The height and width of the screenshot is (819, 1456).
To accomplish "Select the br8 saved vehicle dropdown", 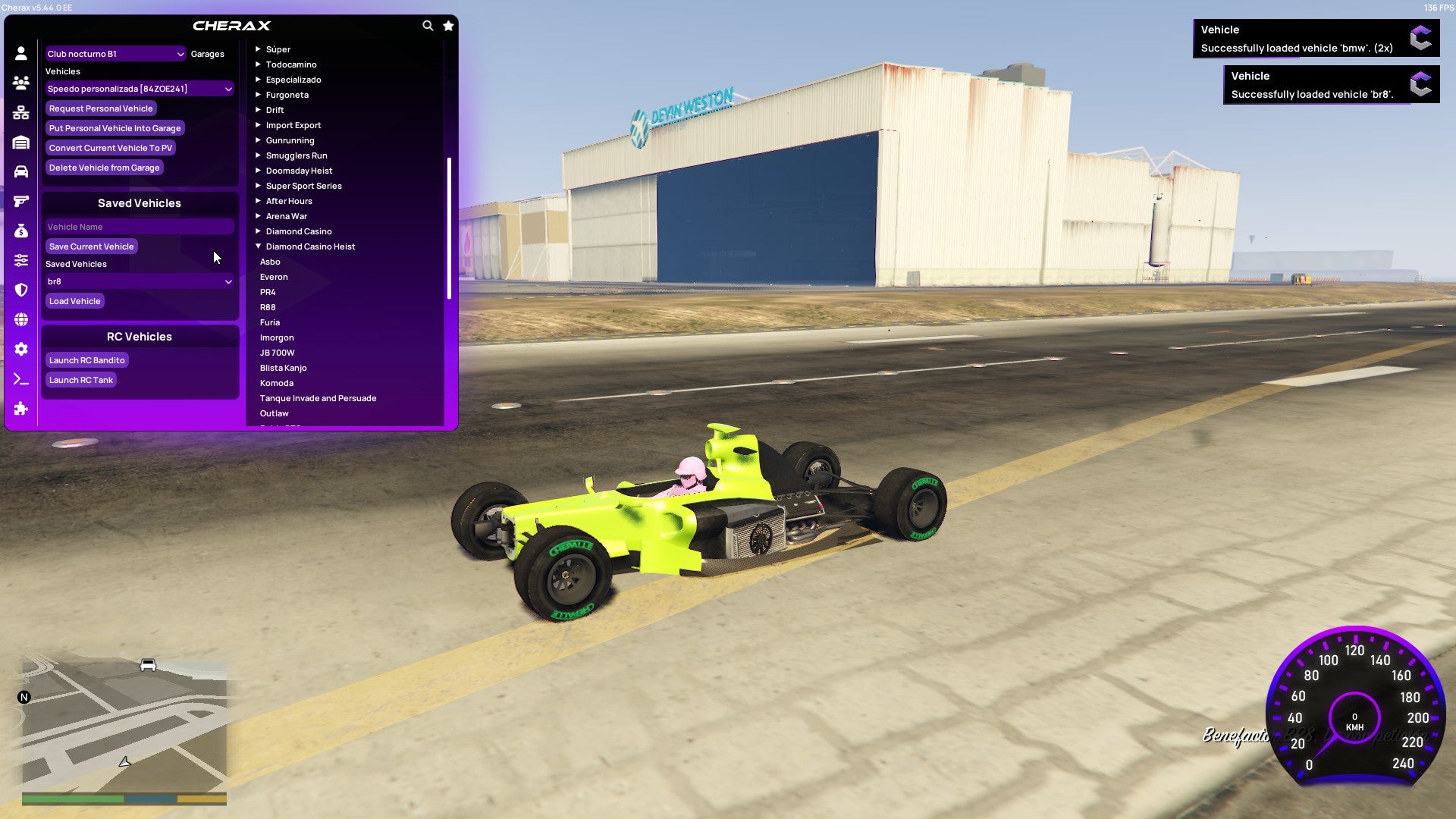I will point(140,281).
